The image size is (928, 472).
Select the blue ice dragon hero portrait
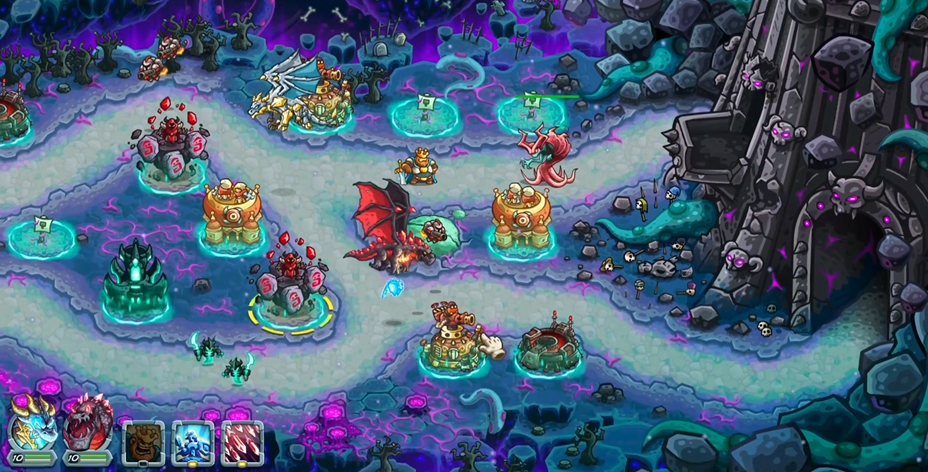[x=31, y=431]
